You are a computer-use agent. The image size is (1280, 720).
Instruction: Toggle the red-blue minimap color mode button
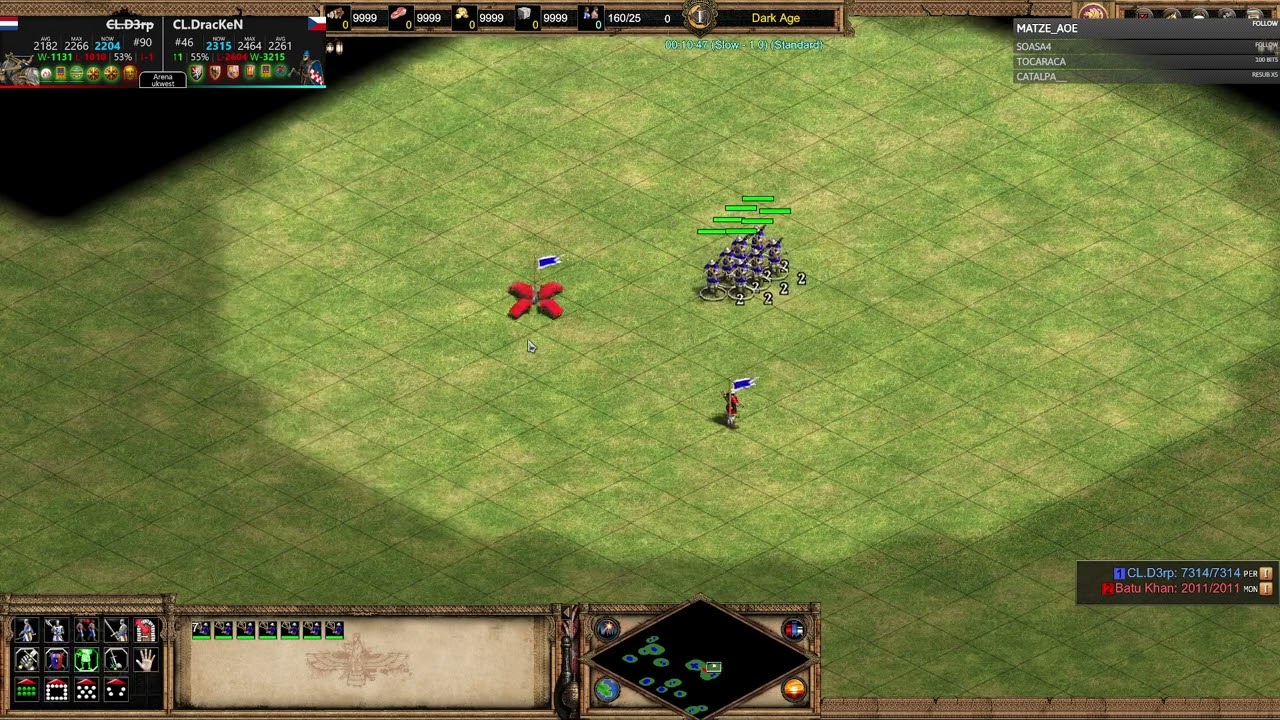794,629
